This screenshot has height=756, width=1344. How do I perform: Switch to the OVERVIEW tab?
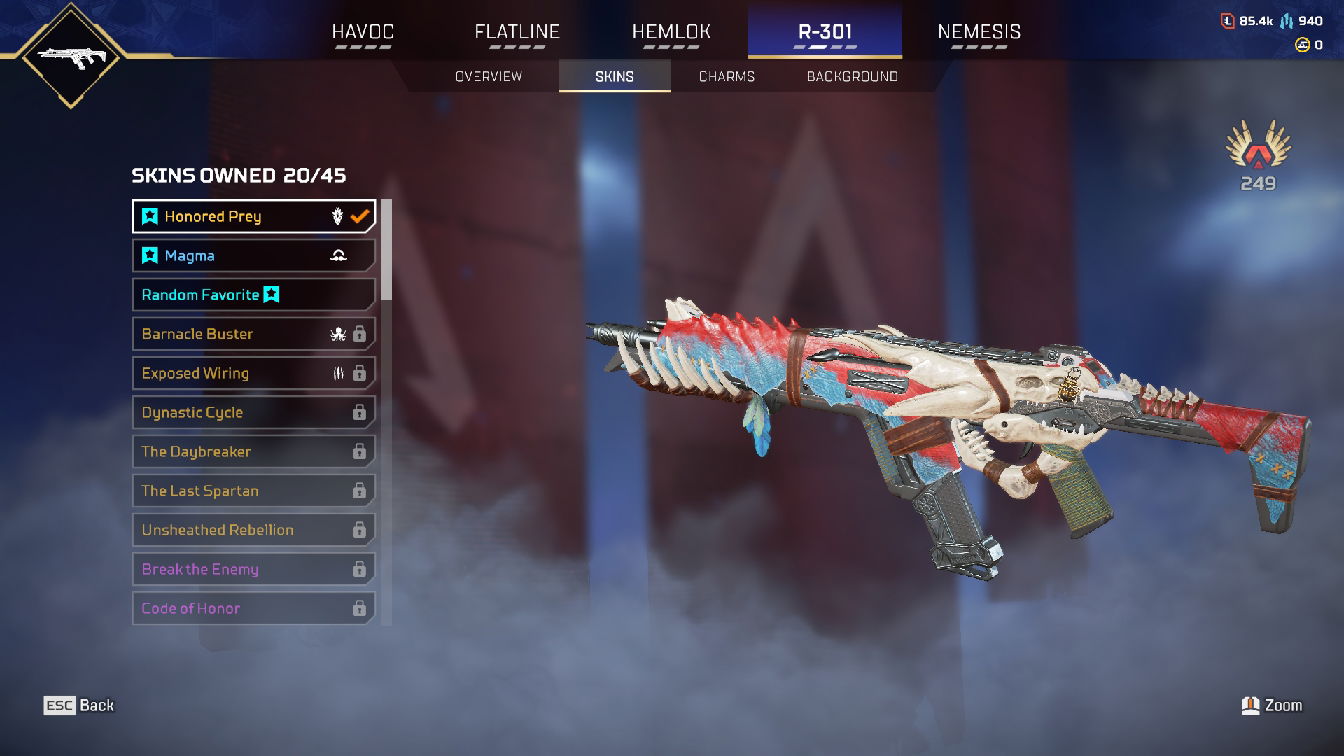(489, 75)
